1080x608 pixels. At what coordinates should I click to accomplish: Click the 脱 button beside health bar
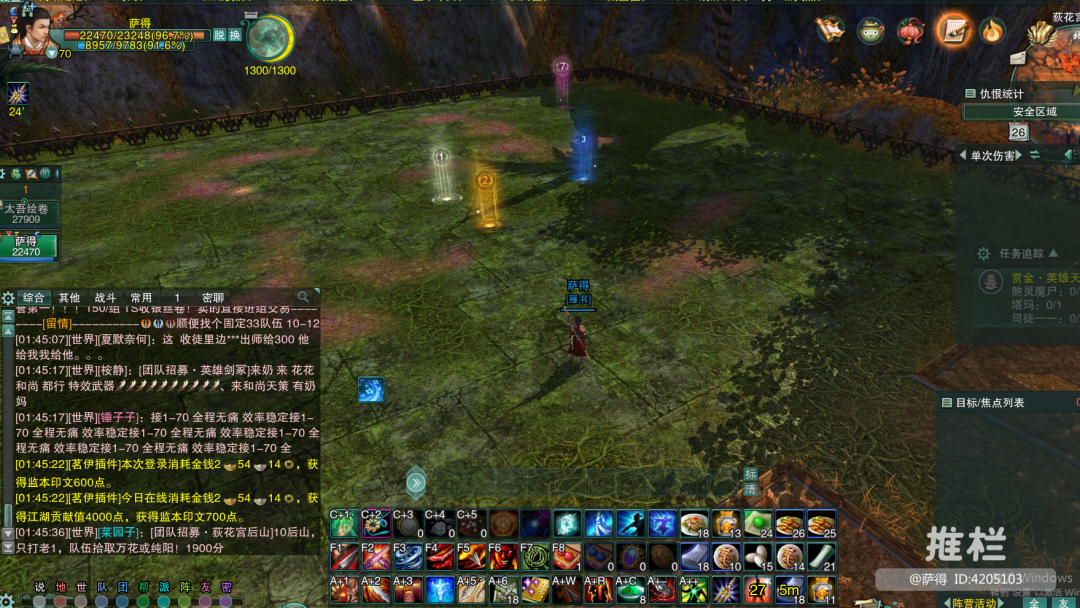click(219, 35)
